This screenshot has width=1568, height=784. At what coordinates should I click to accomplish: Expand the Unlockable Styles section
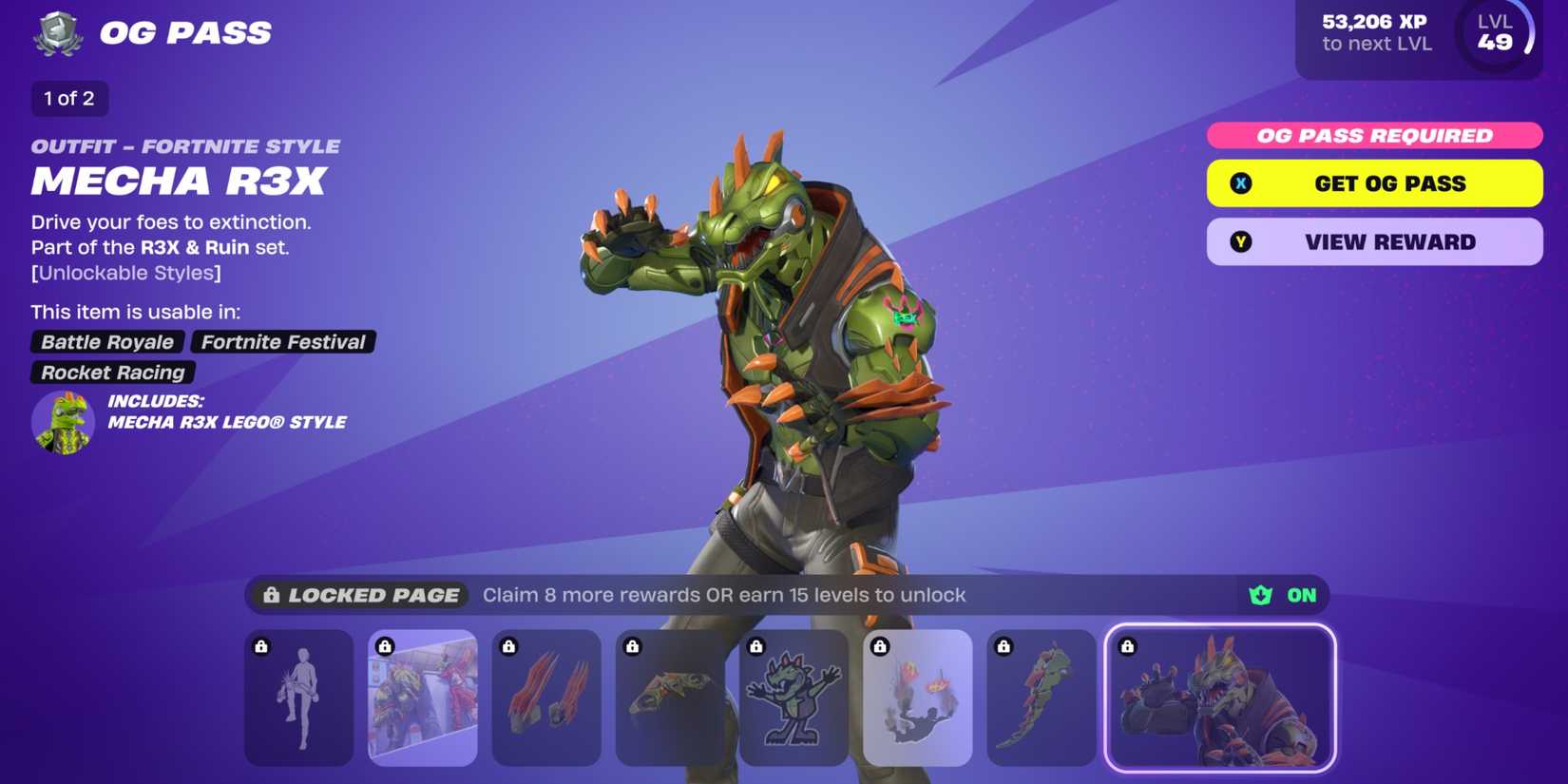125,273
